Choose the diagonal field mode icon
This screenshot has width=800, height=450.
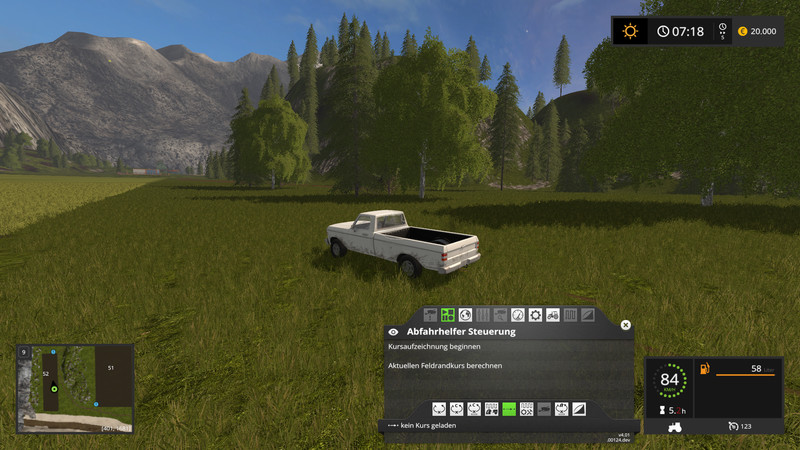click(581, 409)
